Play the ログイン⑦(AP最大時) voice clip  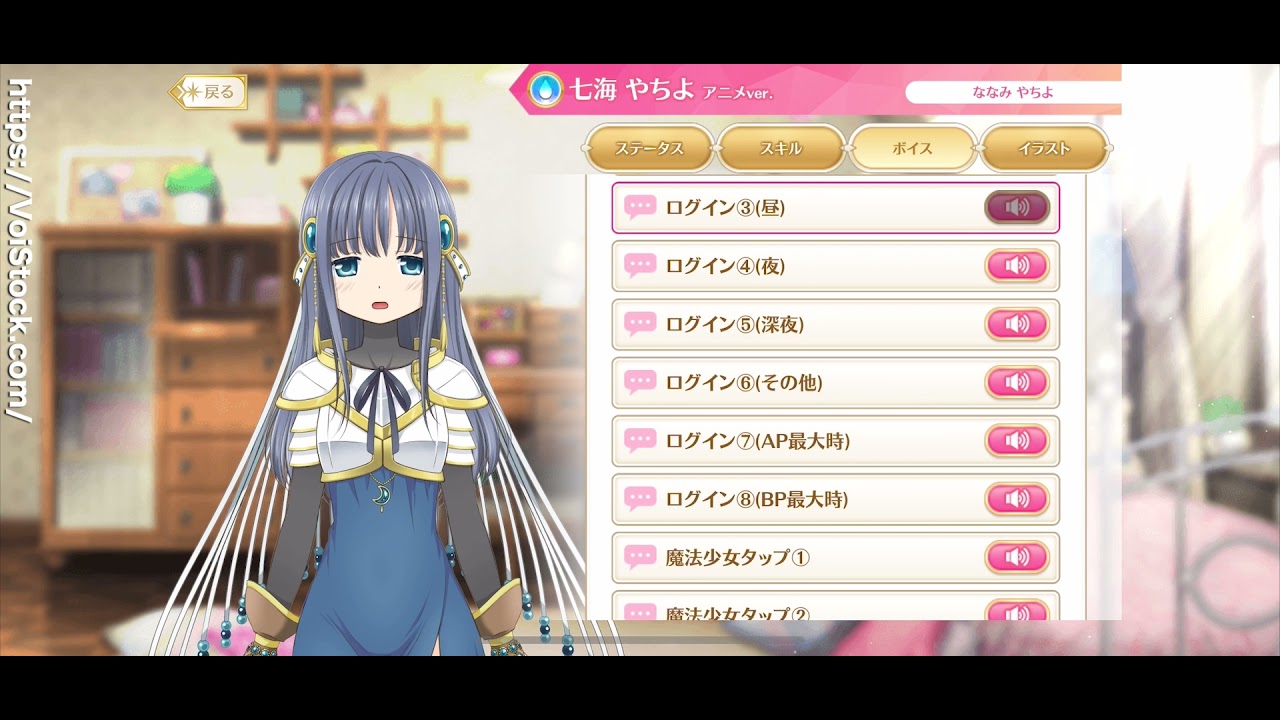click(x=1017, y=440)
